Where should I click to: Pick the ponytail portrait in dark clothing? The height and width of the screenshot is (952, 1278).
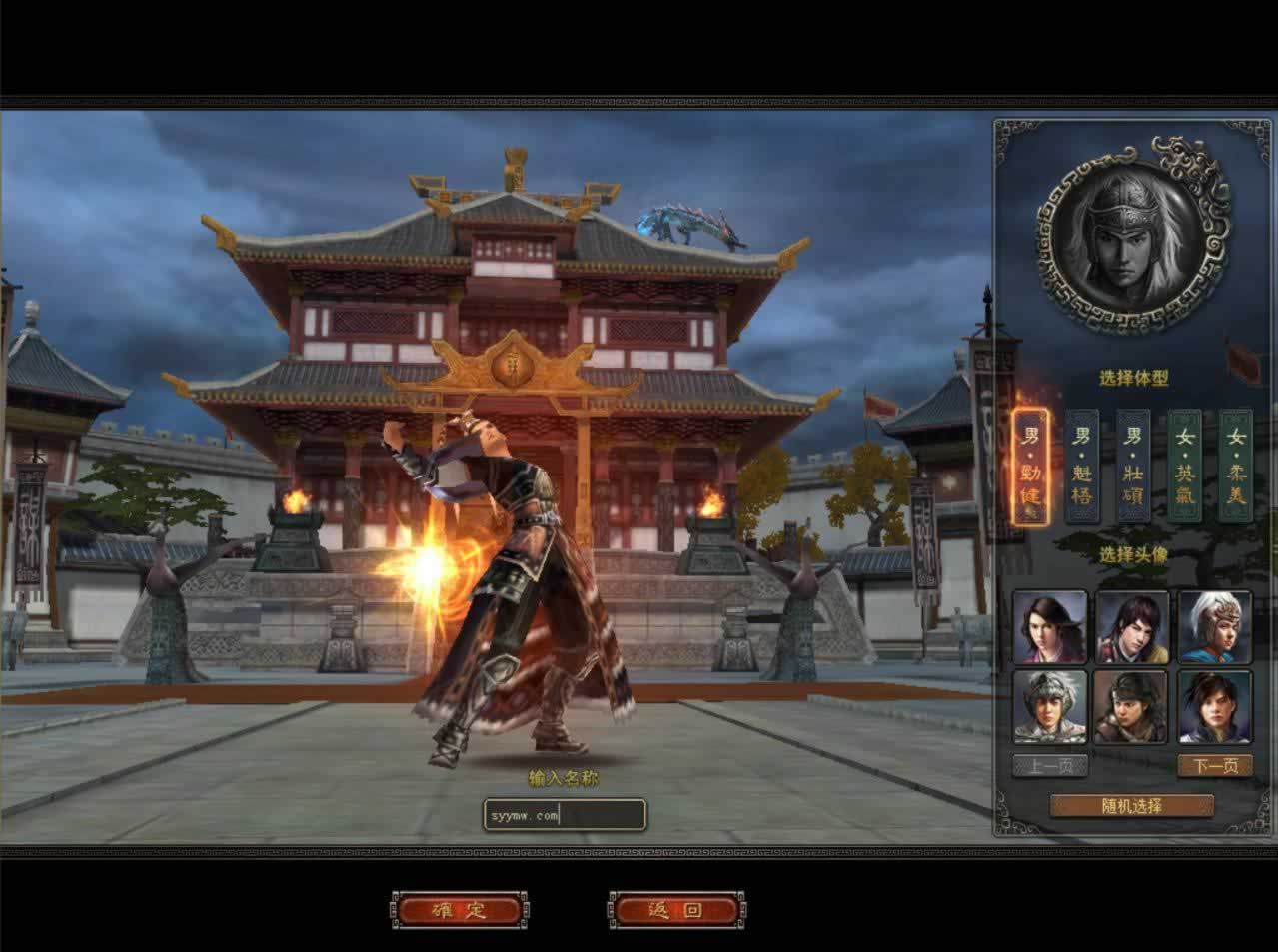click(x=1214, y=707)
